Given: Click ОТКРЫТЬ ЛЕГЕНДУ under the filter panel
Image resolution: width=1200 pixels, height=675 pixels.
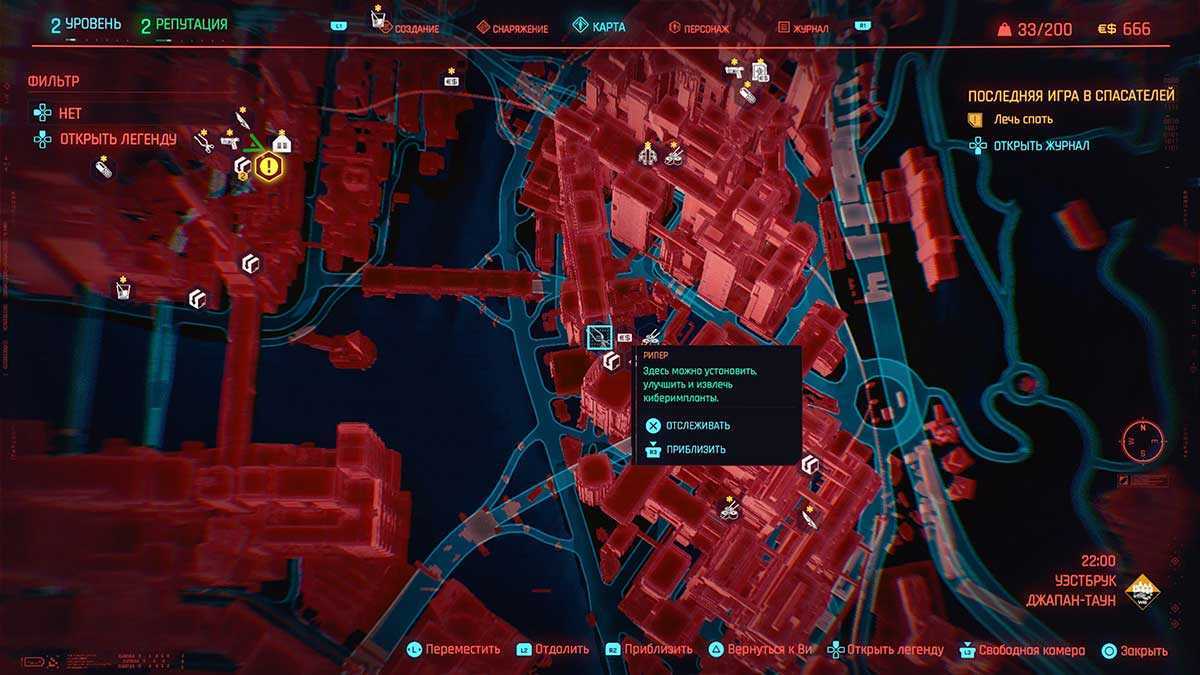Looking at the screenshot, I should [117, 139].
